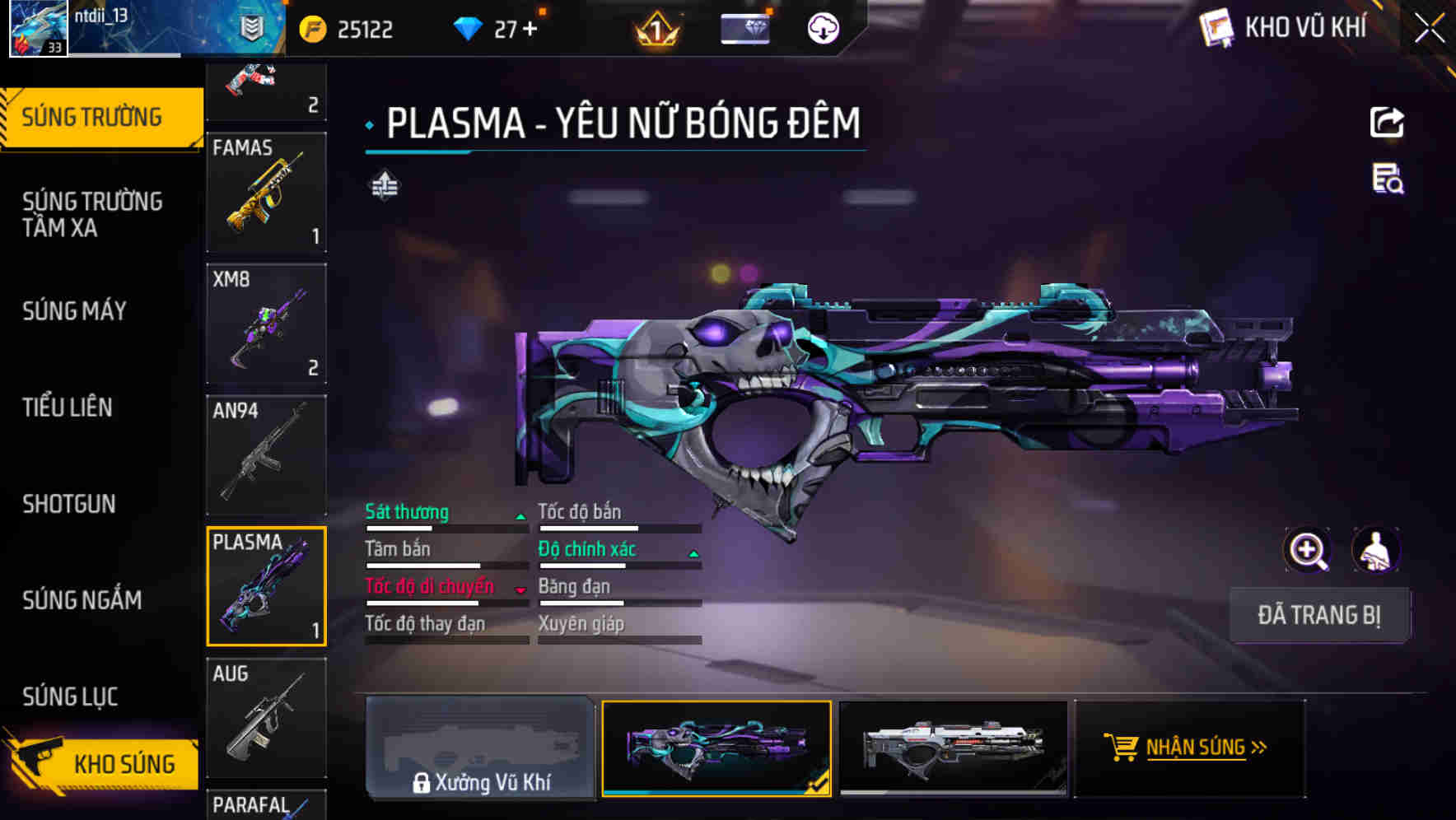Switch to Súng Ngắm category
This screenshot has height=820, width=1456.
pos(82,600)
